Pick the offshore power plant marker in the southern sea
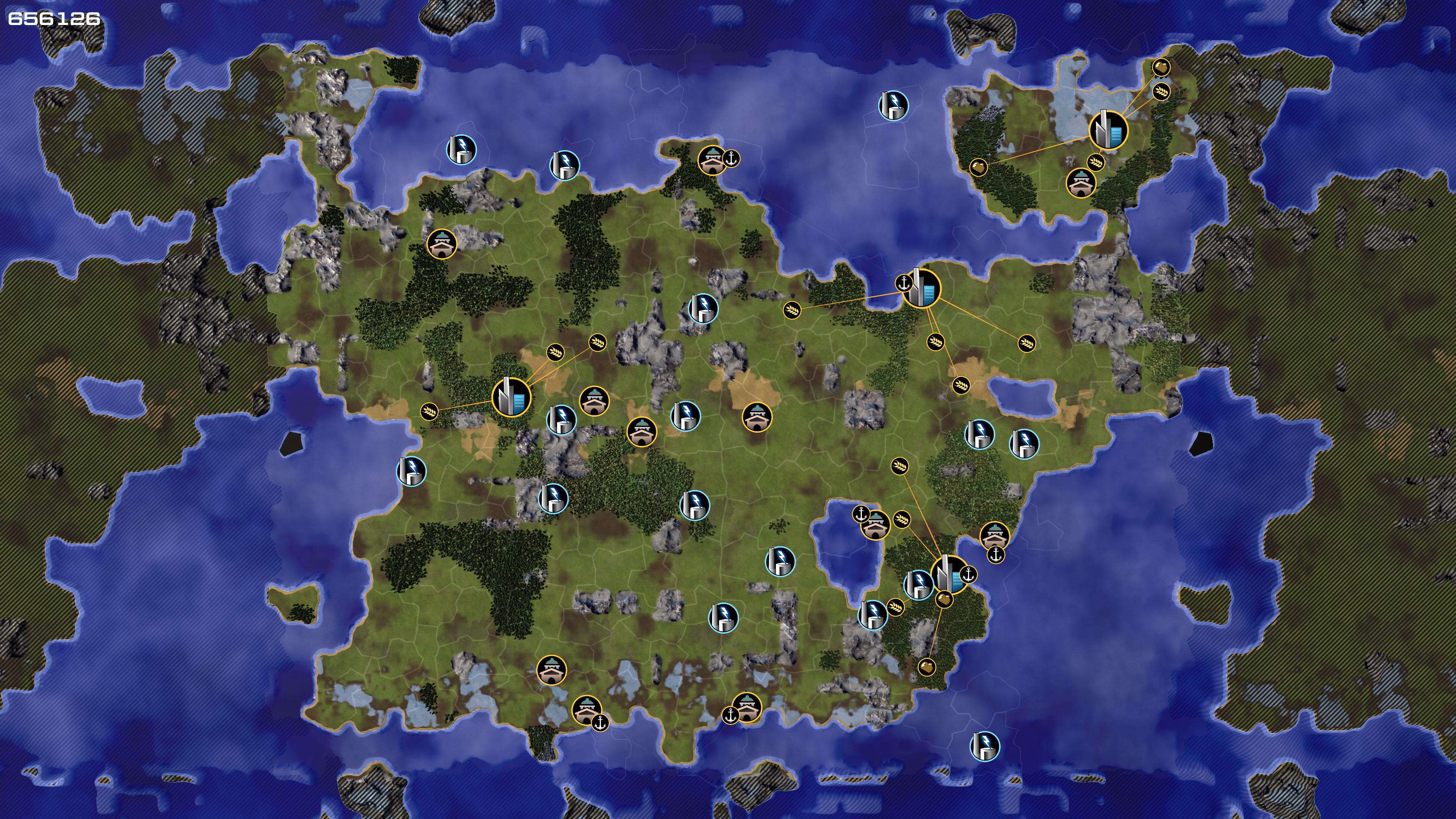The height and width of the screenshot is (819, 1456). point(984,747)
